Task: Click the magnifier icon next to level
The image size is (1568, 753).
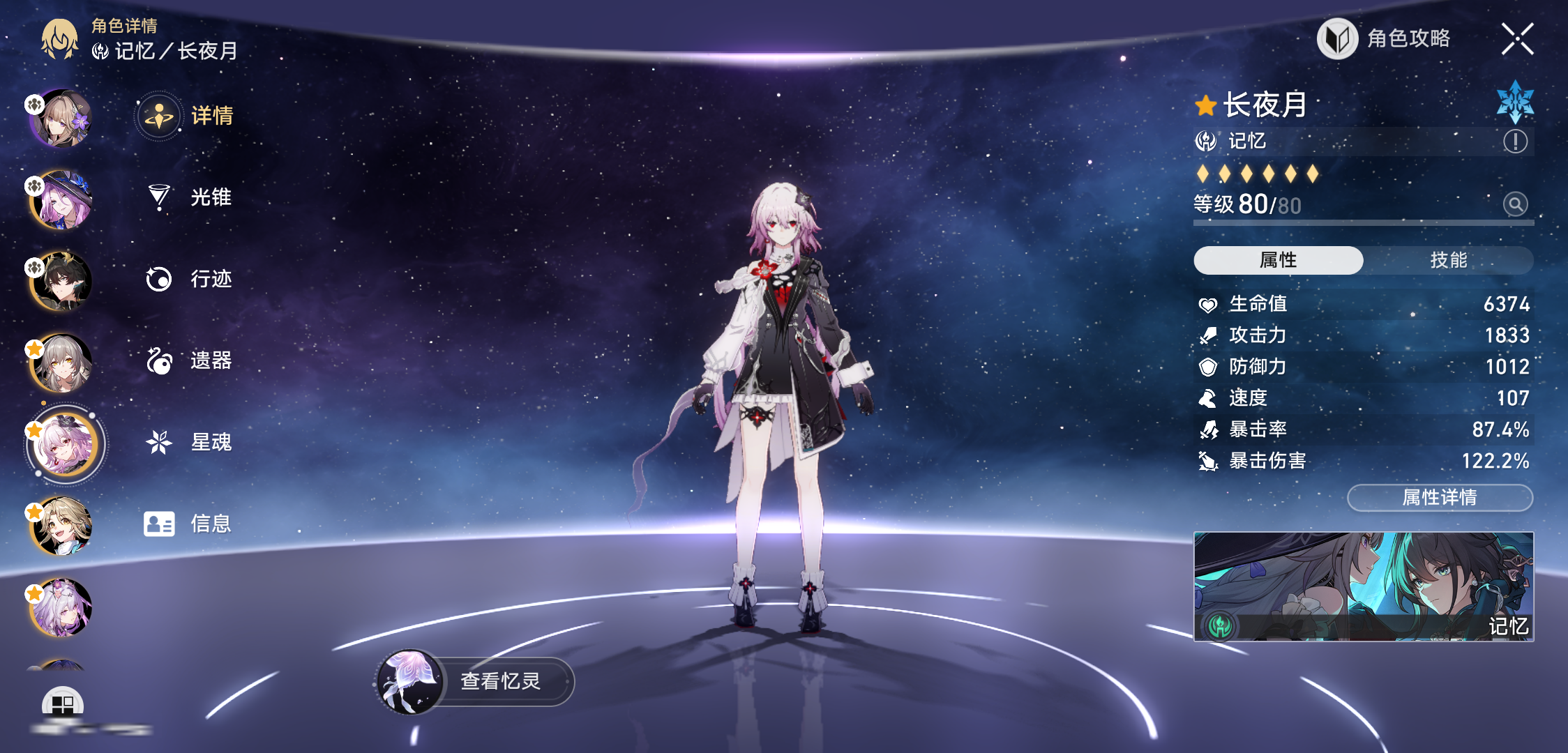Action: pos(1515,204)
